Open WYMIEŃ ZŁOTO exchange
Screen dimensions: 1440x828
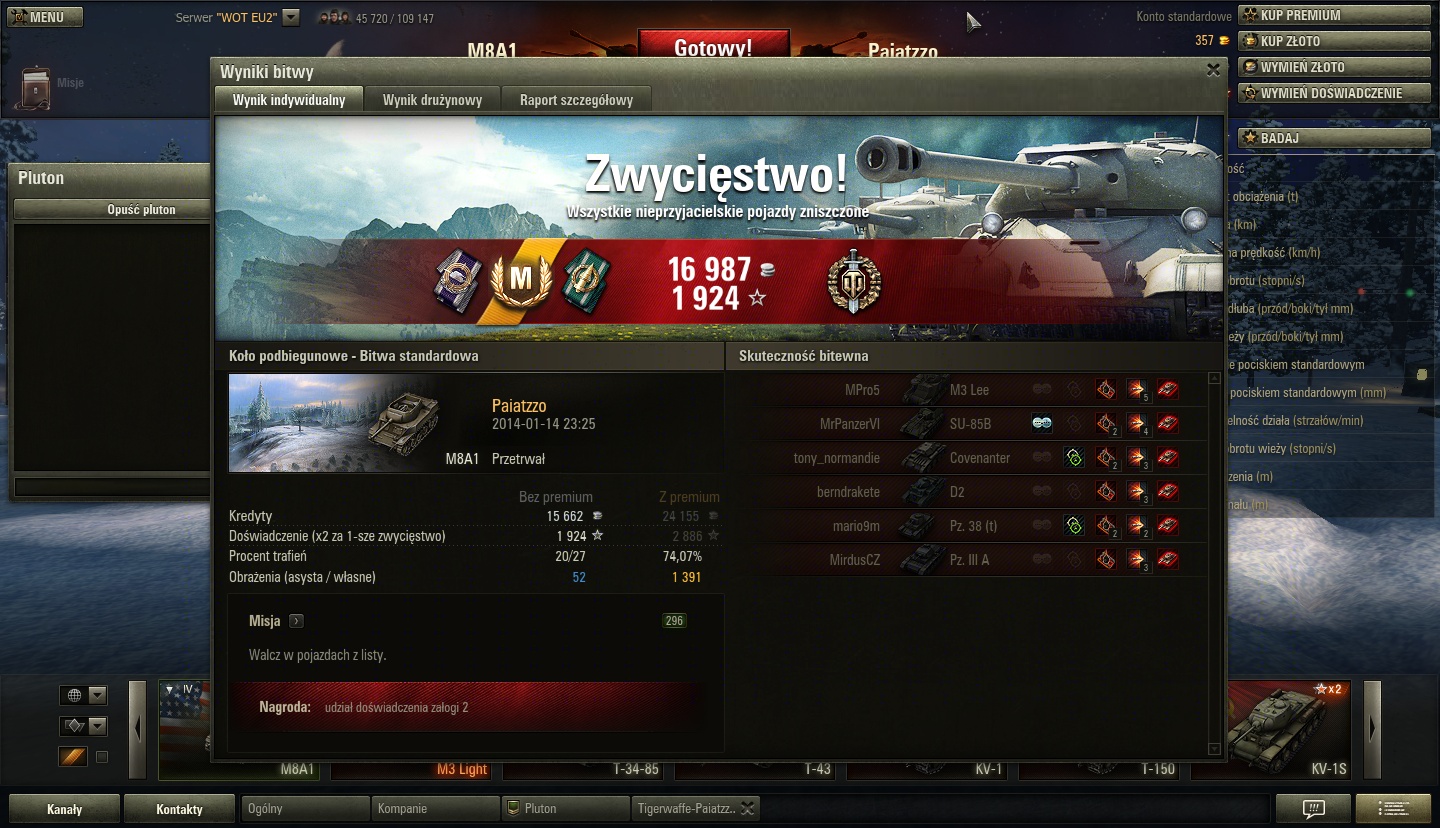1334,67
